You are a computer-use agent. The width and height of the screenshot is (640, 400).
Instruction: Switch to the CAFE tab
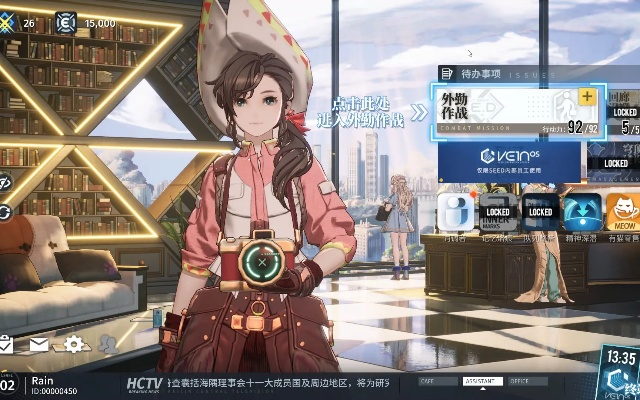(426, 381)
